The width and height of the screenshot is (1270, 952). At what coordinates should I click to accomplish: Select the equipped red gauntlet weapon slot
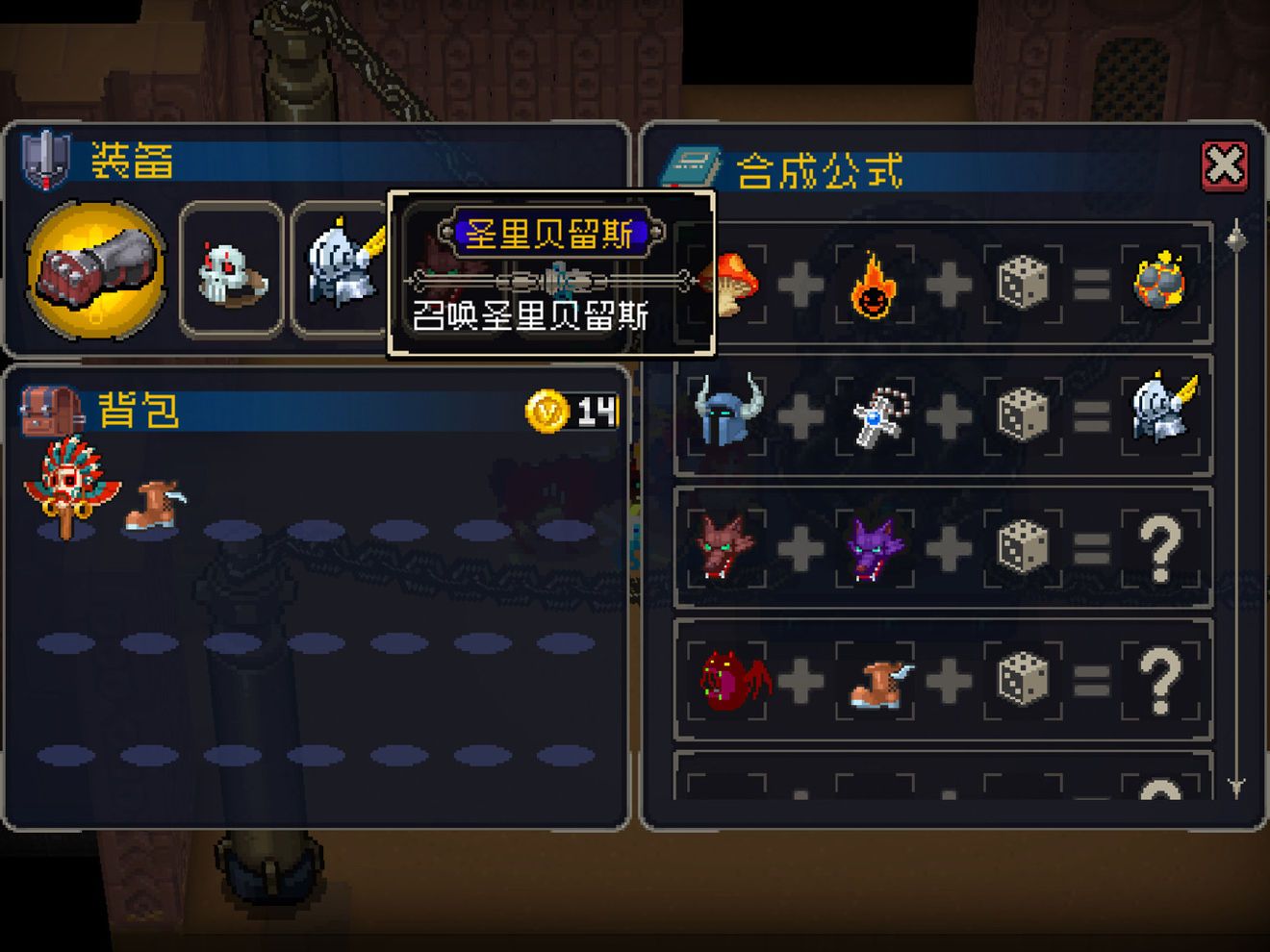(x=95, y=269)
